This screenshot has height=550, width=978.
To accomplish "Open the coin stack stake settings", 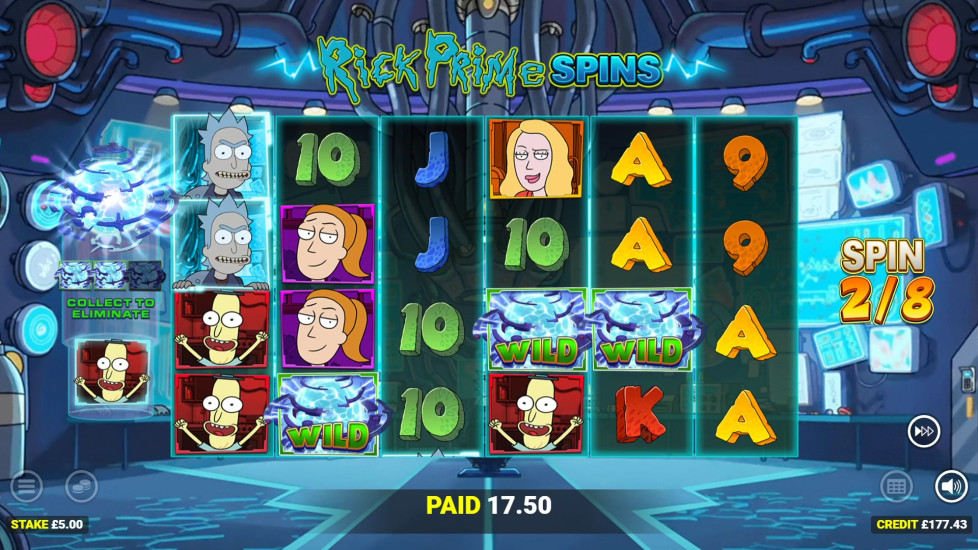I will pos(81,487).
